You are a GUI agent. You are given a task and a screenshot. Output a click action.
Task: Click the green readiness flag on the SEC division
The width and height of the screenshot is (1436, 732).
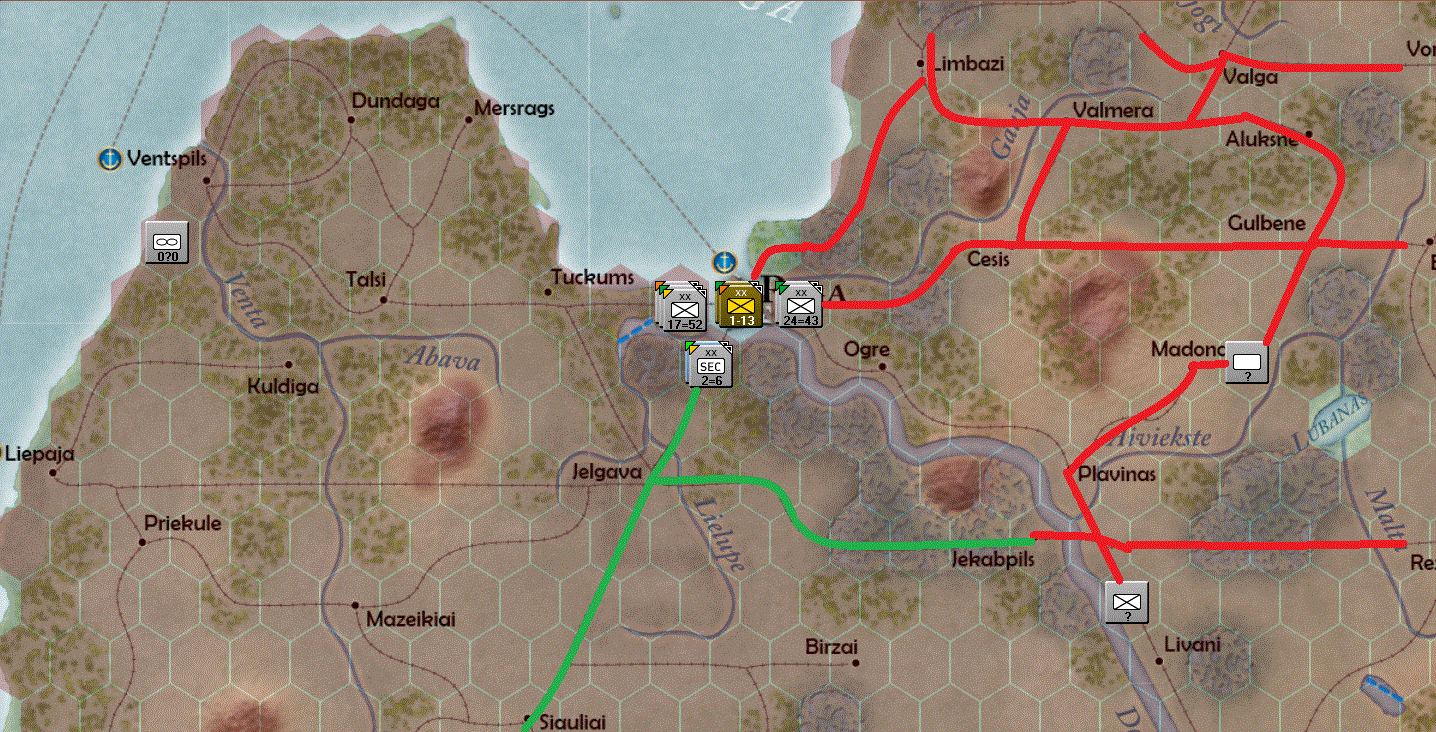[689, 344]
